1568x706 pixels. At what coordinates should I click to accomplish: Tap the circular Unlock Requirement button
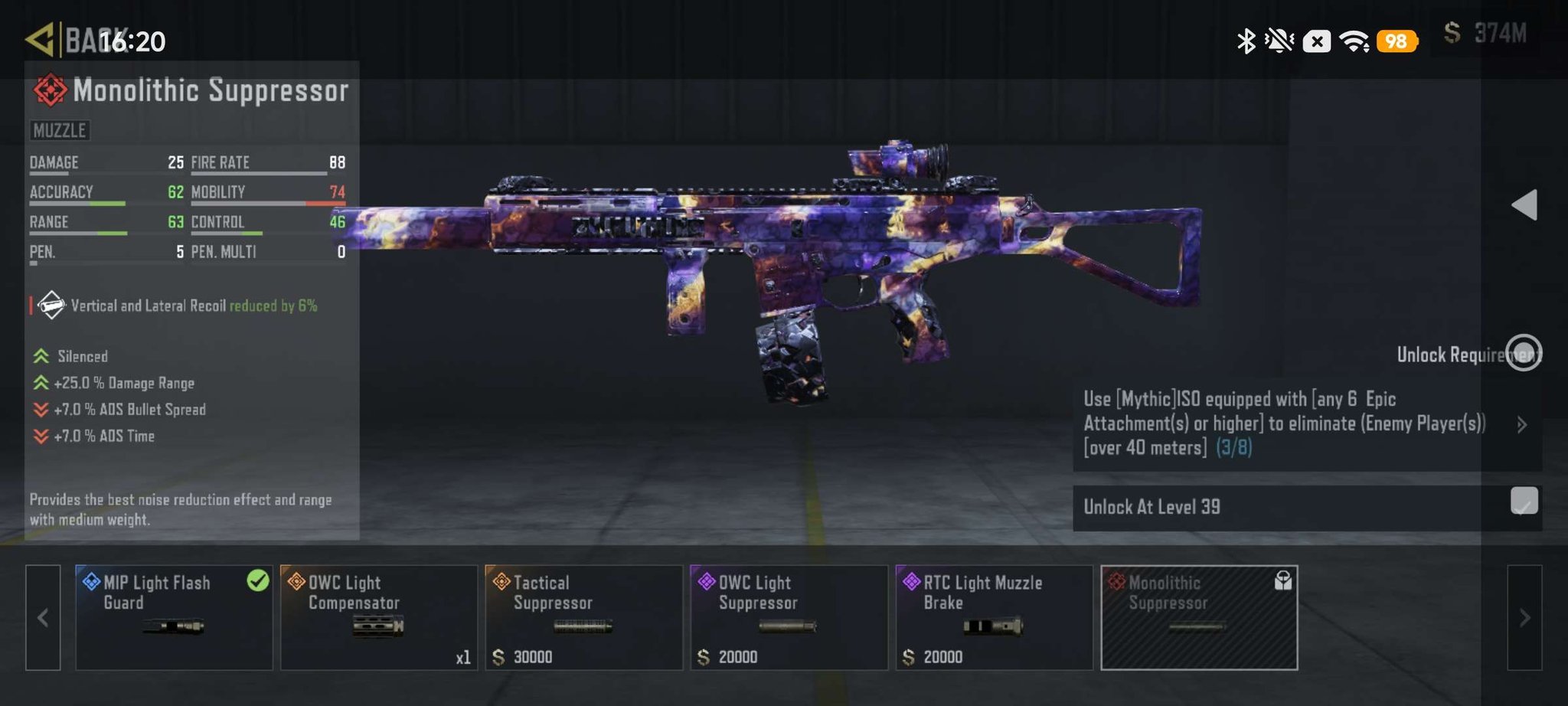pyautogui.click(x=1524, y=353)
